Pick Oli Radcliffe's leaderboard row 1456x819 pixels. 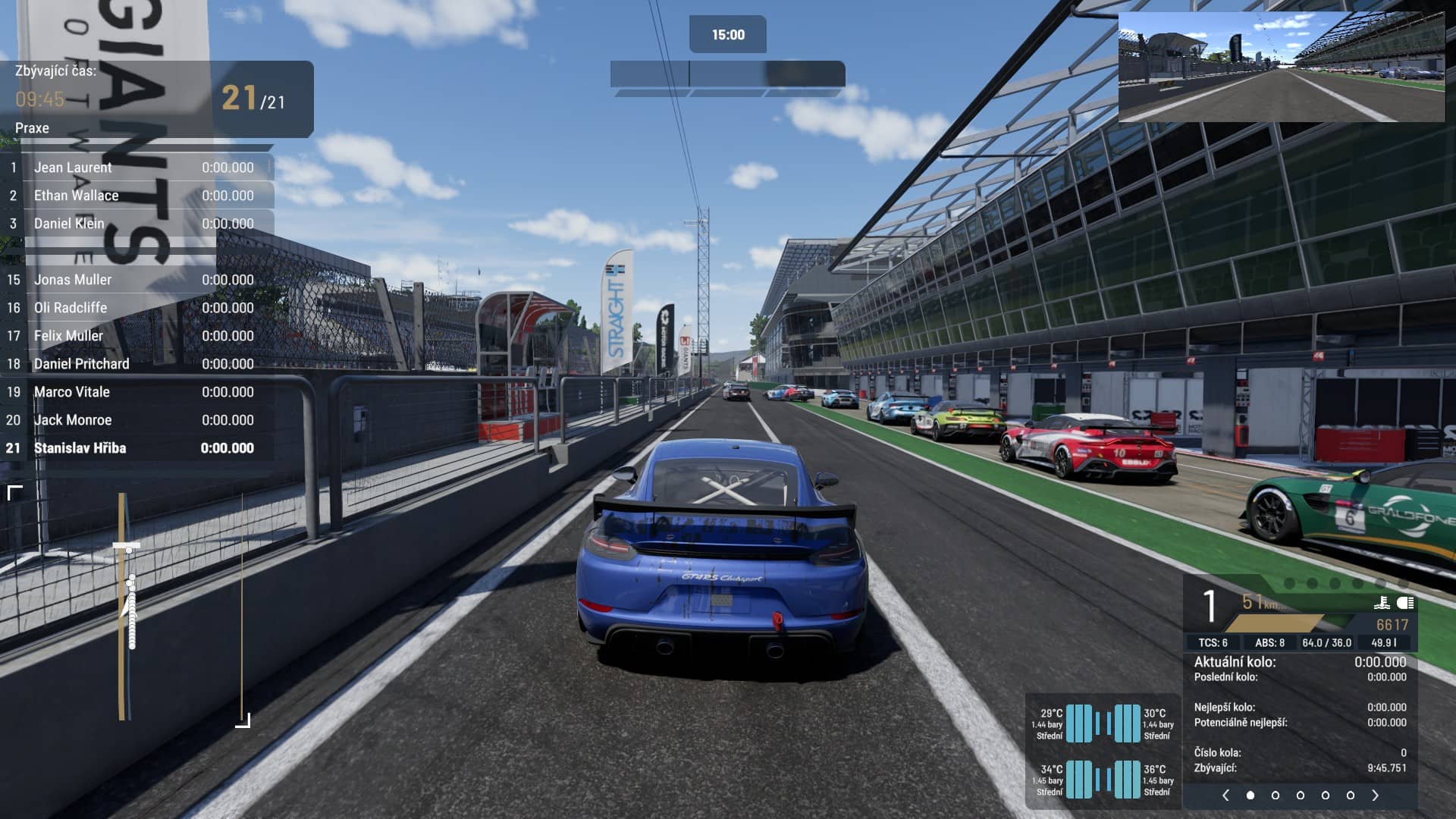coord(136,308)
